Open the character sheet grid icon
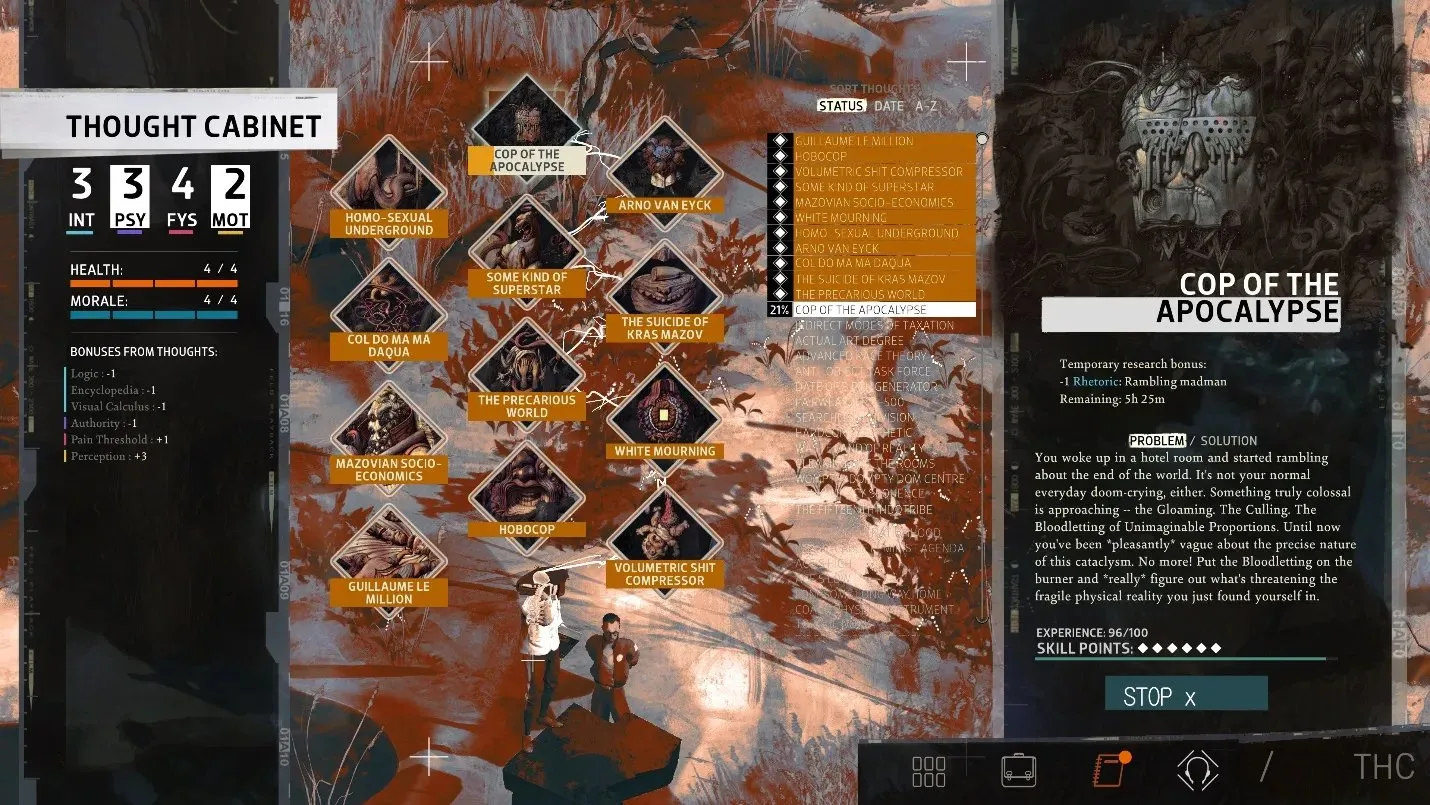This screenshot has width=1430, height=805. 929,770
